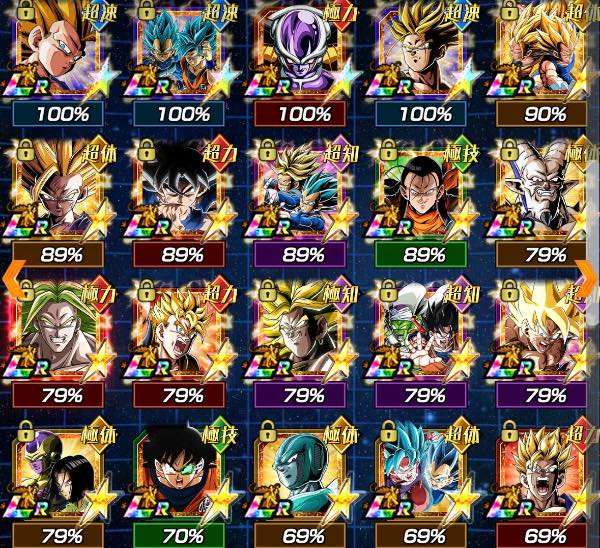Choose the Ultra Instinct Goku card
The width and height of the screenshot is (600, 548).
point(181,190)
